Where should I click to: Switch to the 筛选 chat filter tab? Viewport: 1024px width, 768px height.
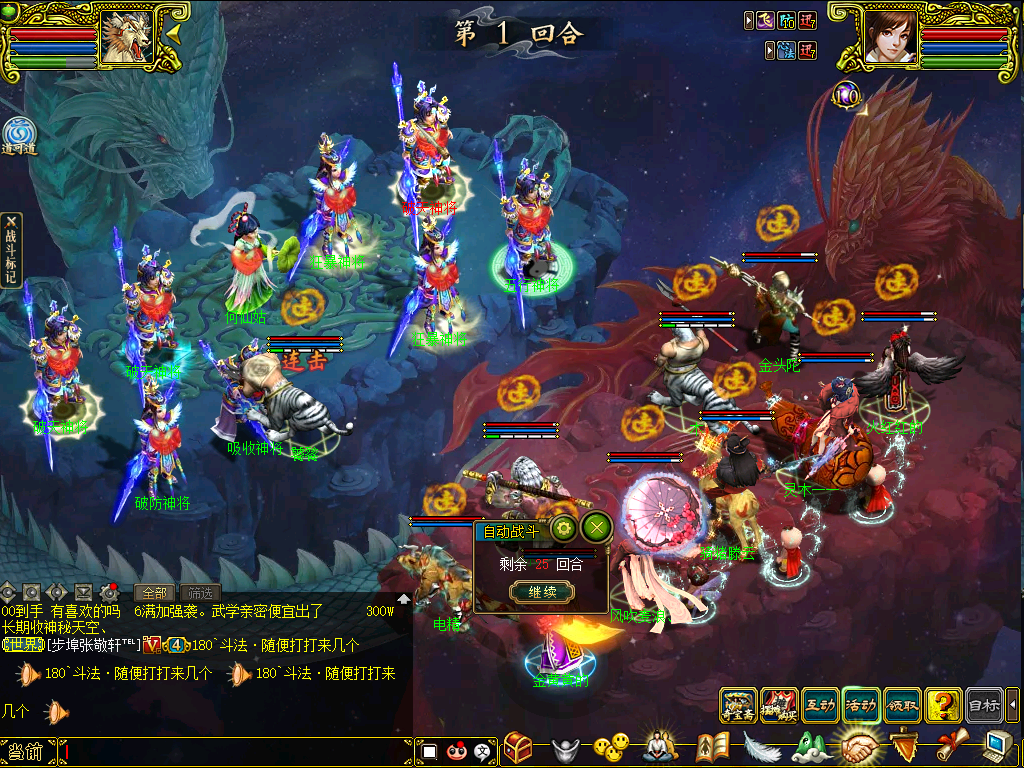point(200,592)
